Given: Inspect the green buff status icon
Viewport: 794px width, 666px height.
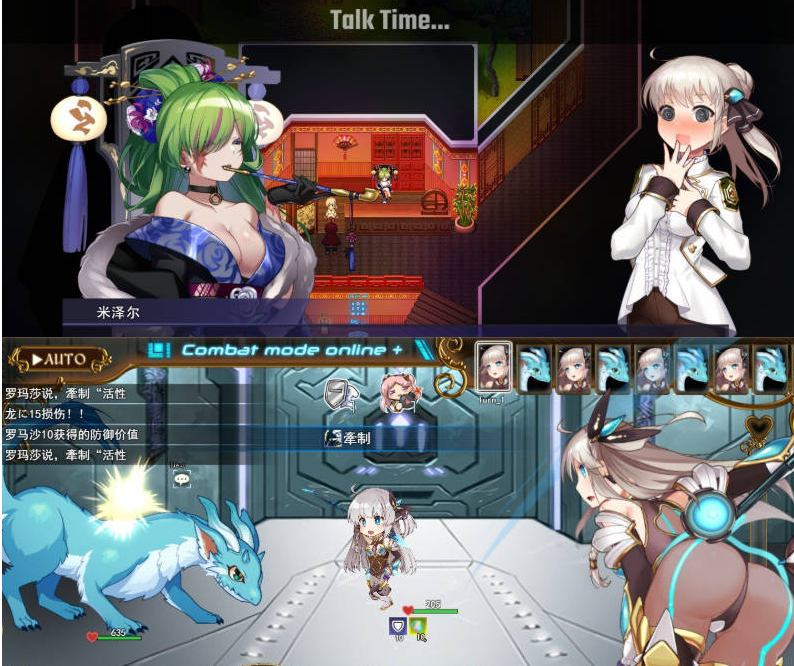Looking at the screenshot, I should point(419,627).
